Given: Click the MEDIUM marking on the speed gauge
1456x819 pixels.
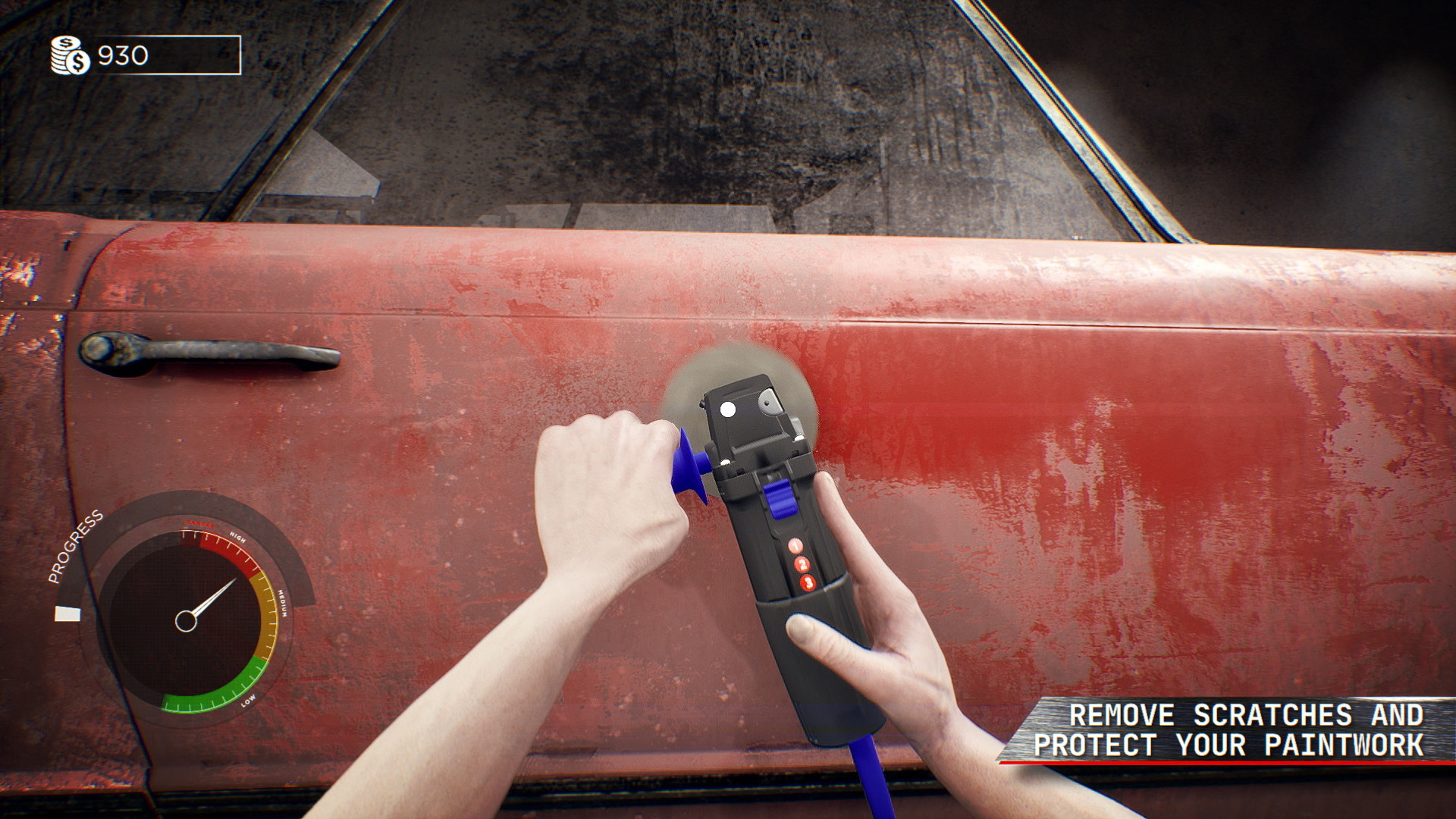Looking at the screenshot, I should (283, 602).
